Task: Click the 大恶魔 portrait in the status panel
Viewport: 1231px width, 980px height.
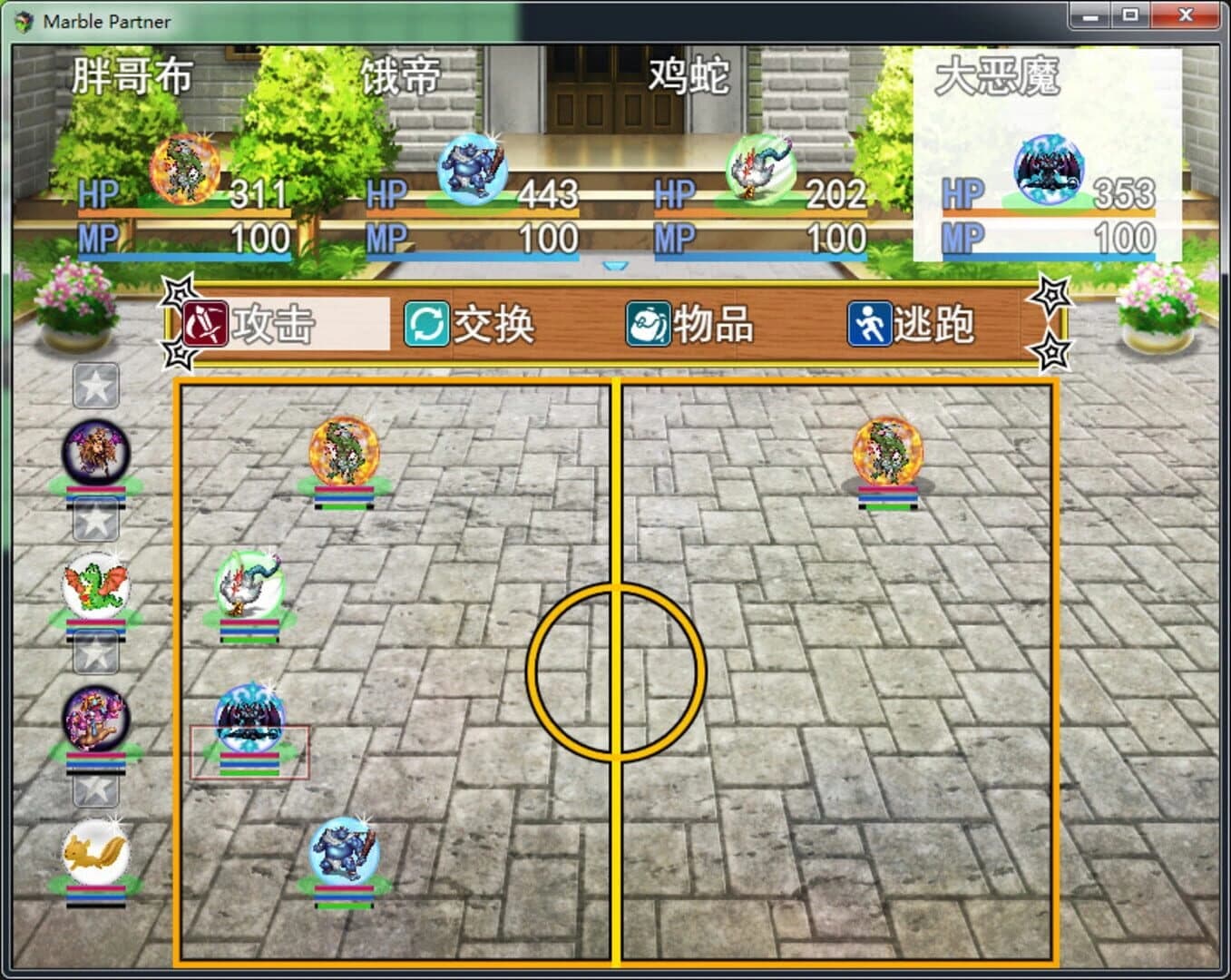Action: coord(1051,169)
